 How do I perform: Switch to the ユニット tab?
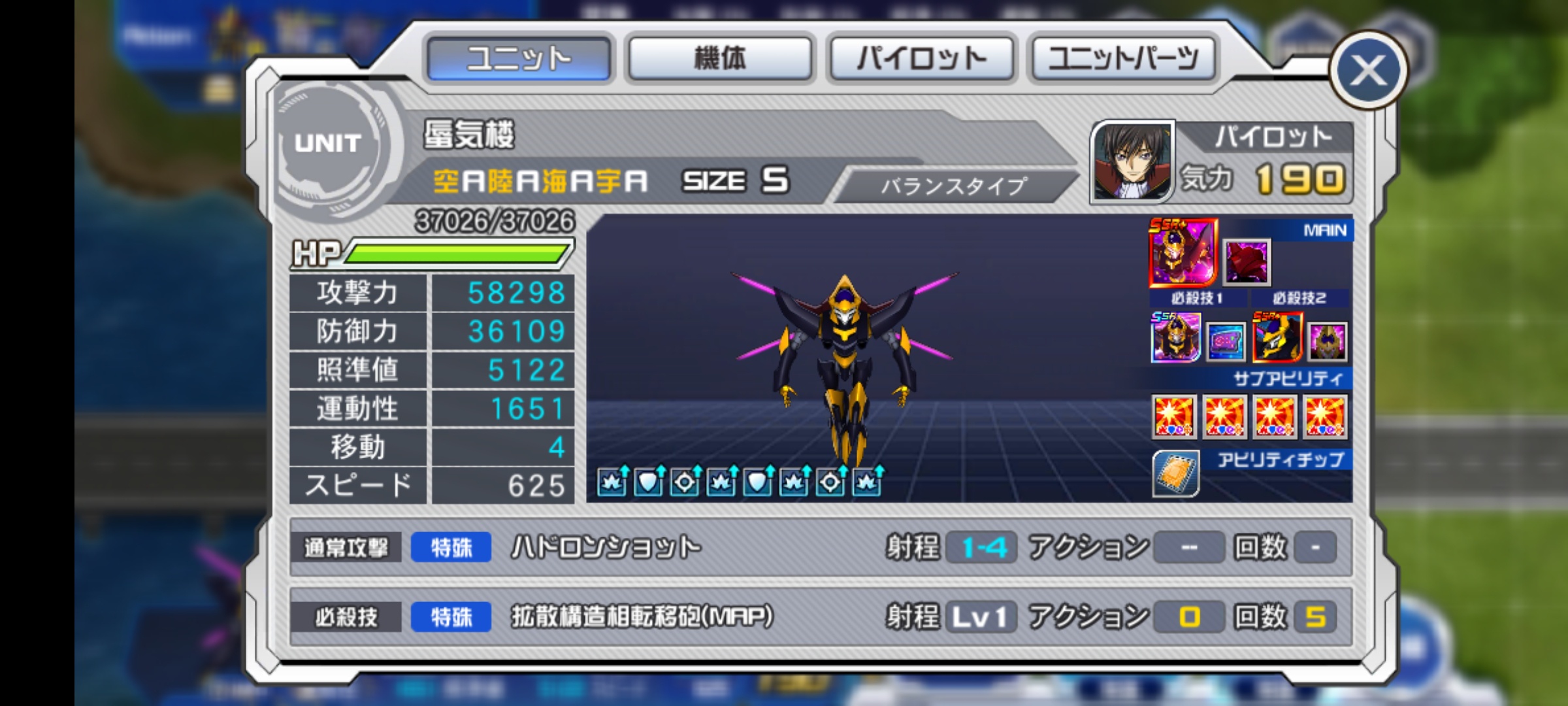click(x=519, y=59)
